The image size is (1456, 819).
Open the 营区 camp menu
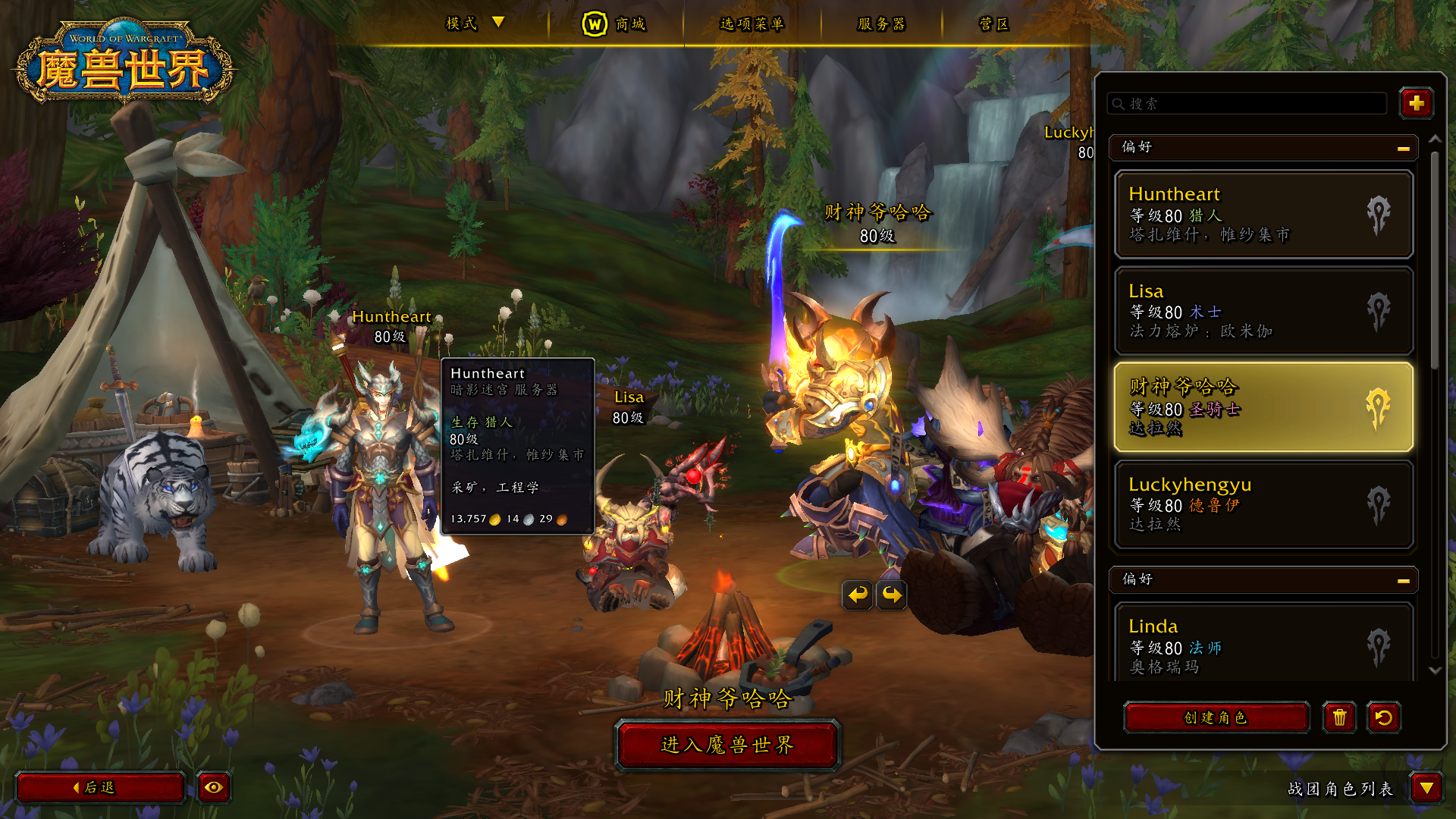coord(993,24)
